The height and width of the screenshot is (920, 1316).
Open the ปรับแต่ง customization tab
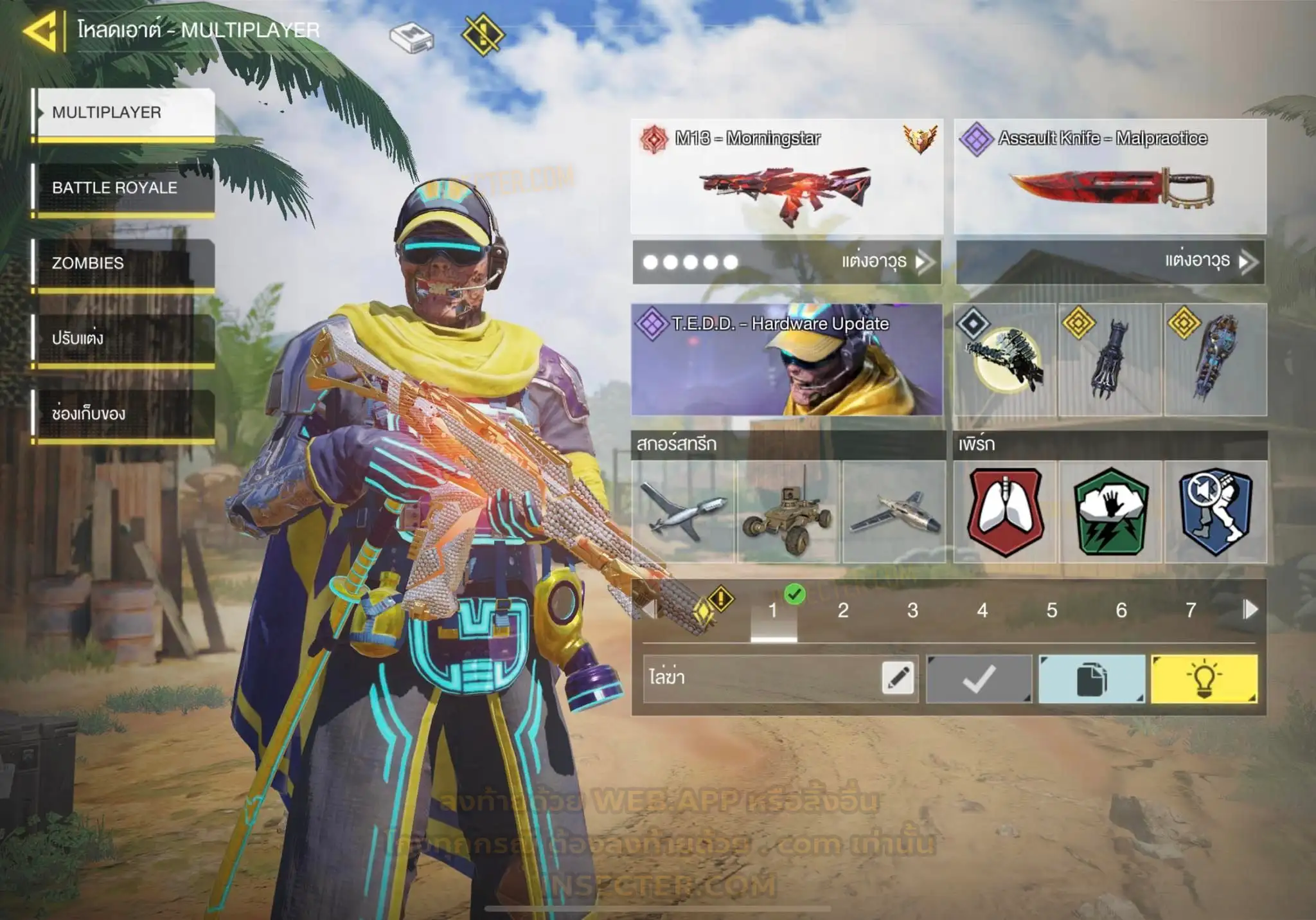point(124,338)
